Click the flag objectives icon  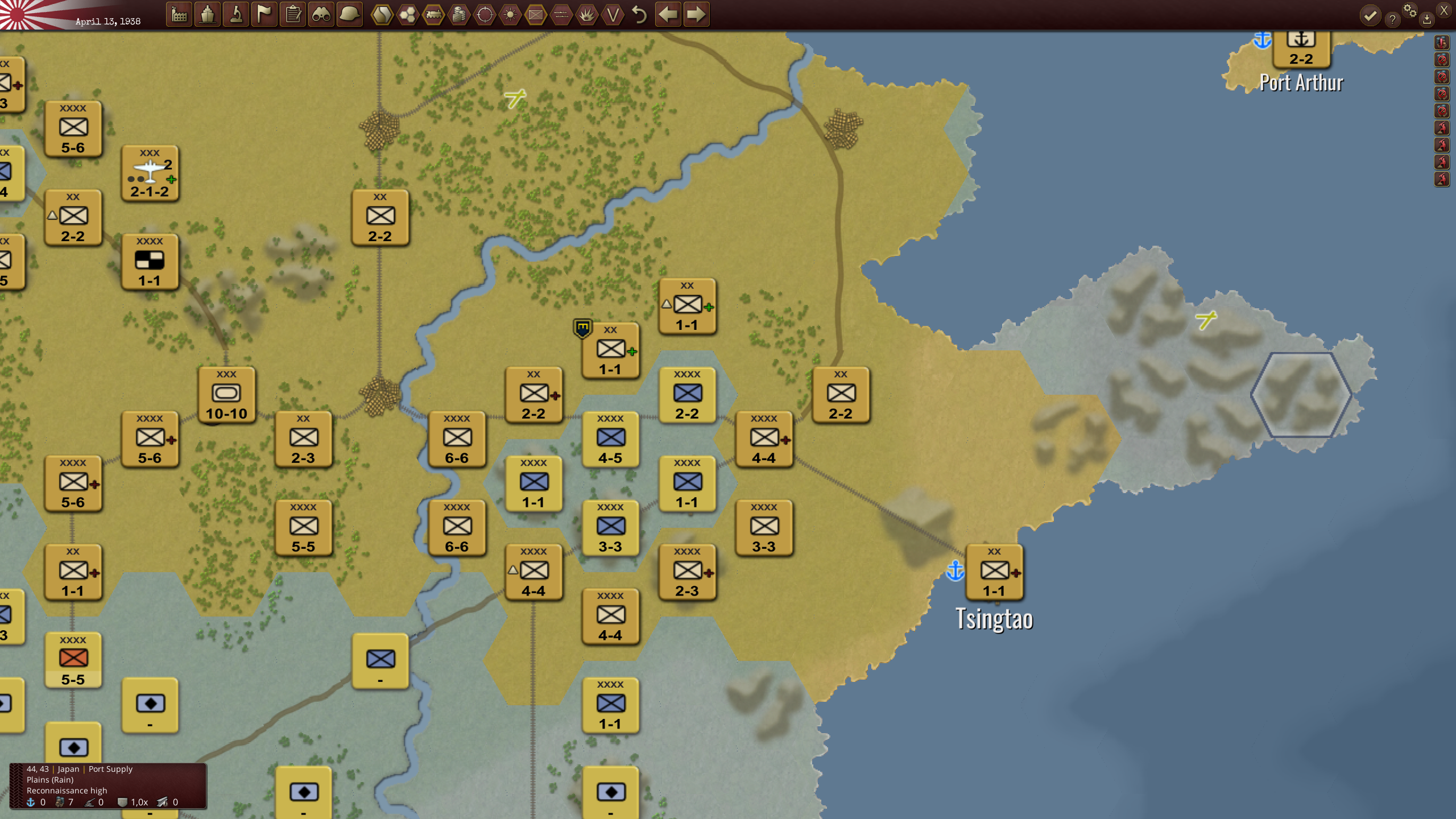(264, 15)
